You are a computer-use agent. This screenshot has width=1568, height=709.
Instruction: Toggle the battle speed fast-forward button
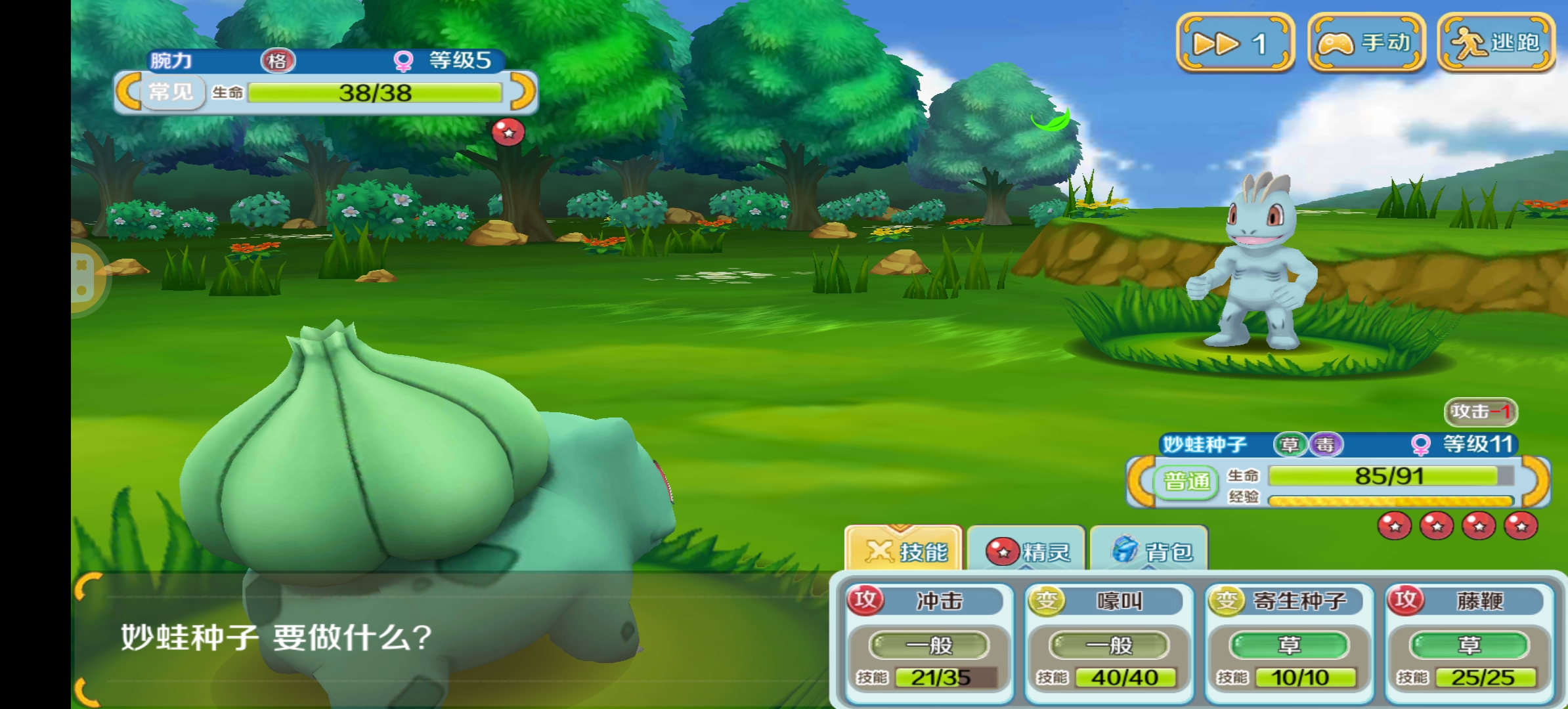1234,43
